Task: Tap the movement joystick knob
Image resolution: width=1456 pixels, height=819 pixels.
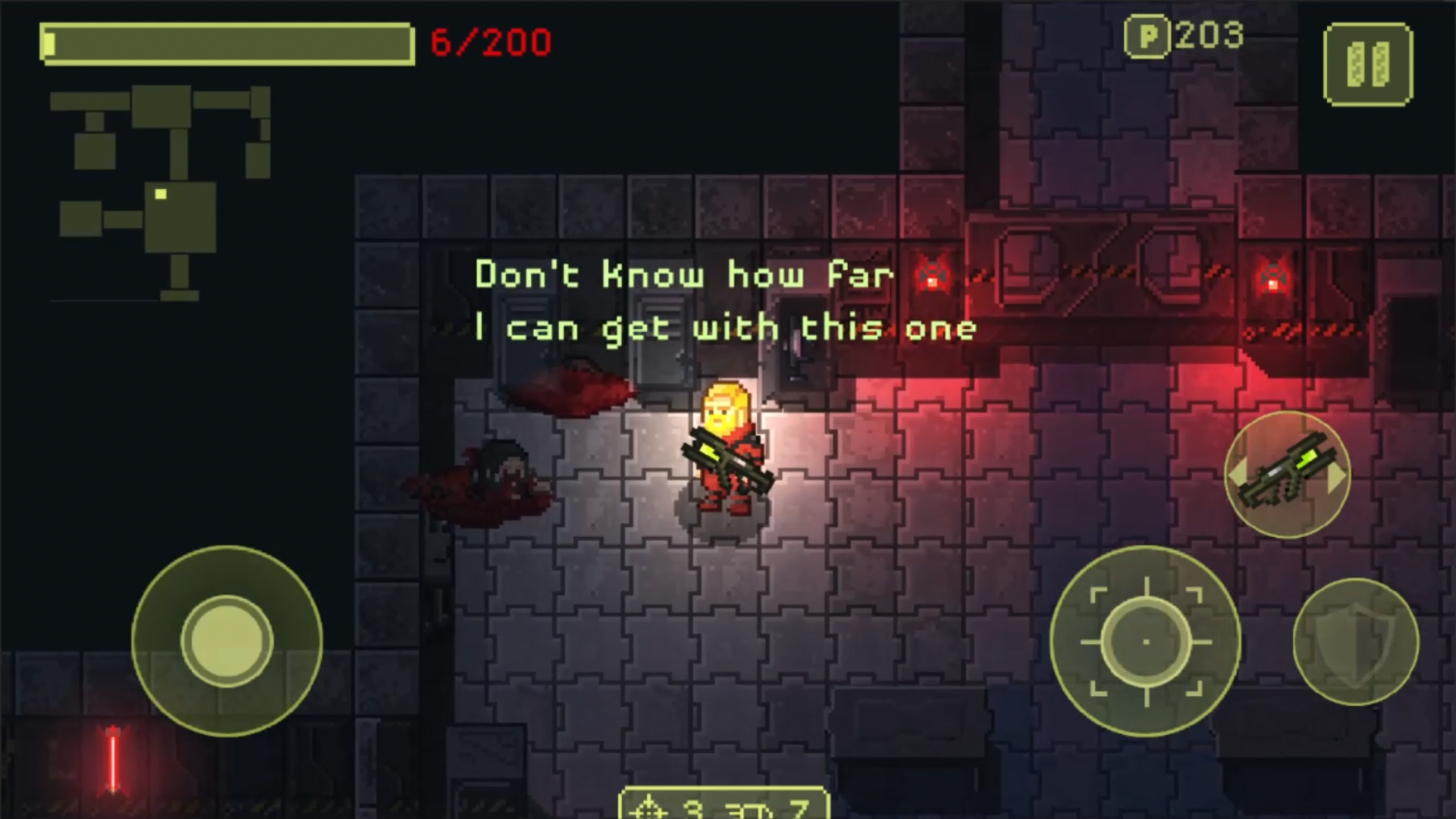Action: [227, 642]
